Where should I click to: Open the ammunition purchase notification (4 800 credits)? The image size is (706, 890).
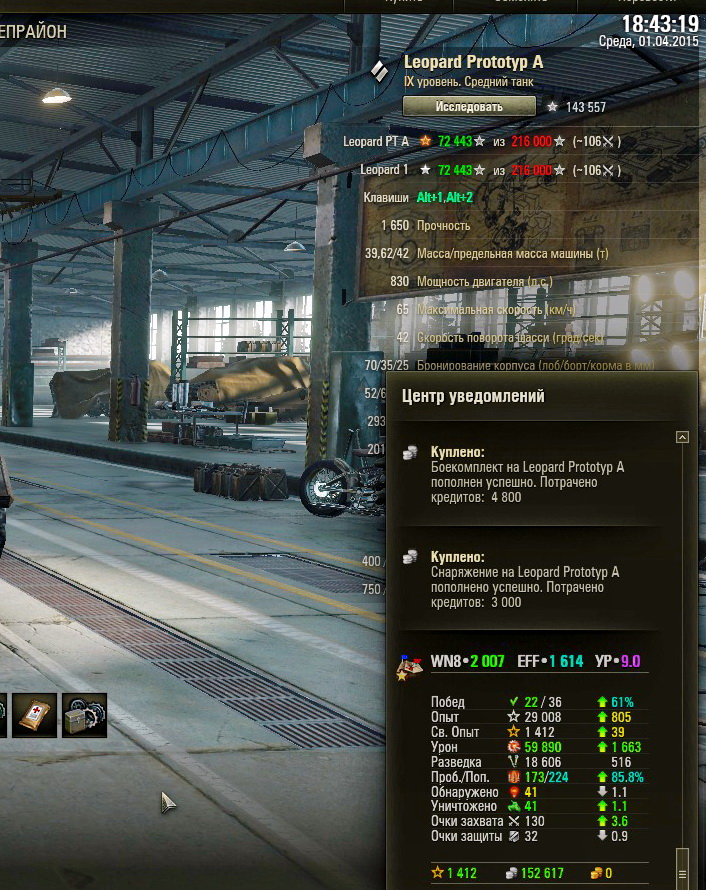click(x=527, y=474)
